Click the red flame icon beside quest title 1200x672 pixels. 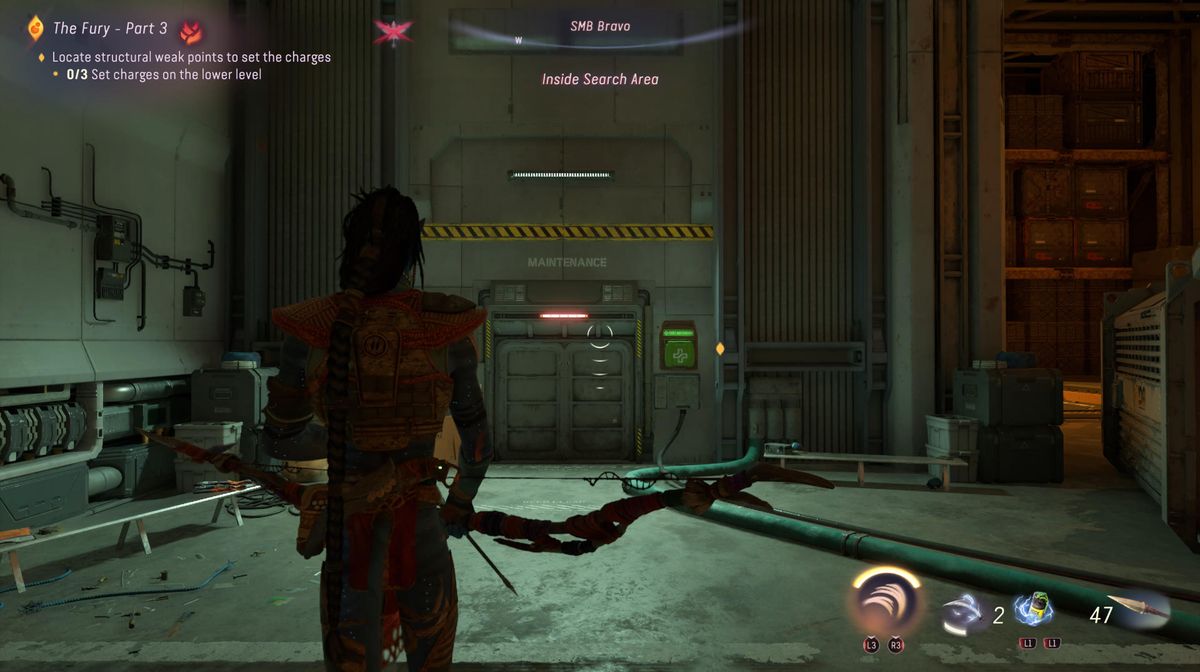click(x=190, y=29)
